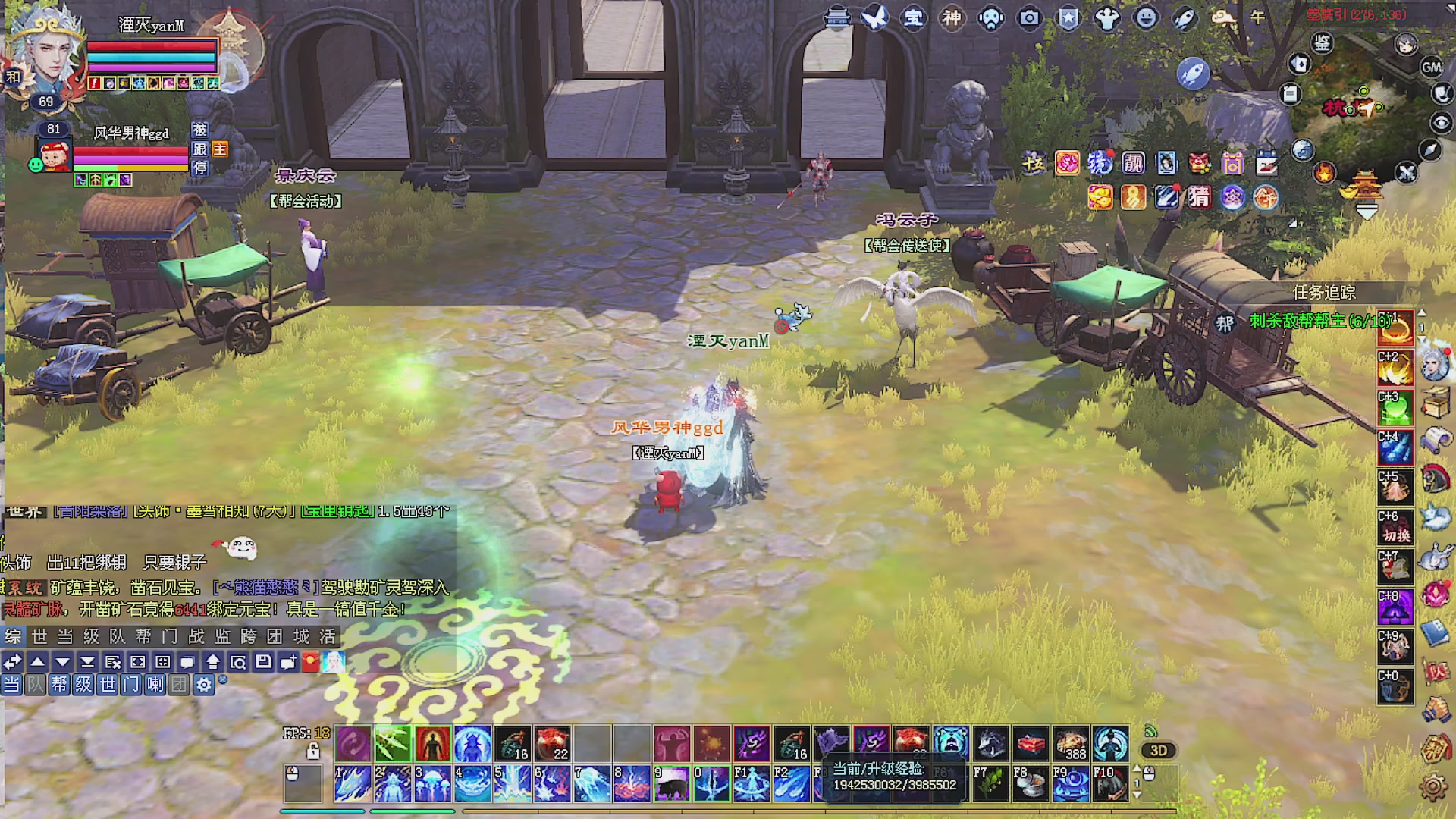The image size is (1456, 819).
Task: Toggle the 3D view mode button
Action: click(x=1158, y=751)
